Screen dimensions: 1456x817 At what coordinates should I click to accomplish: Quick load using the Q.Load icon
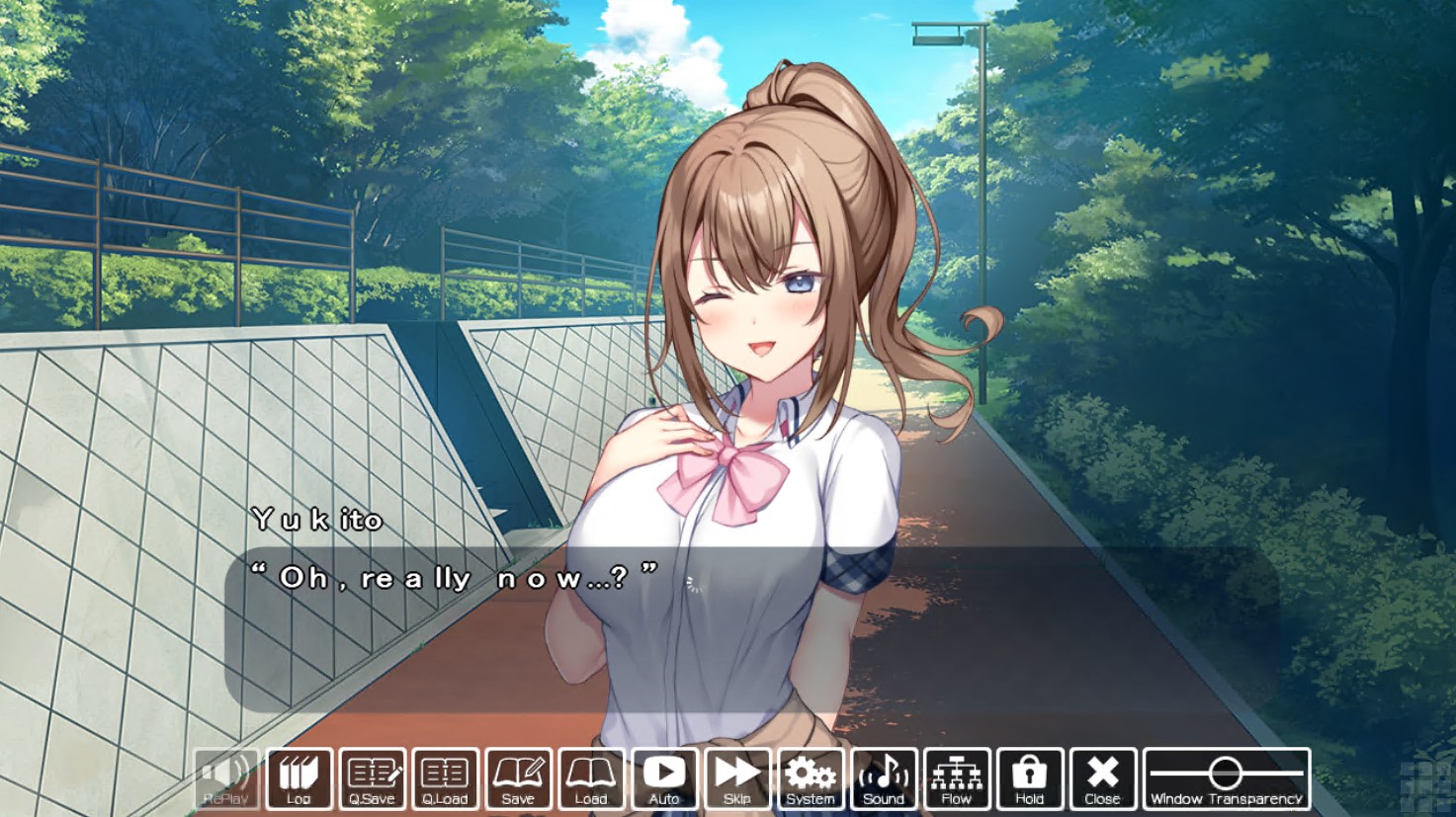click(445, 778)
